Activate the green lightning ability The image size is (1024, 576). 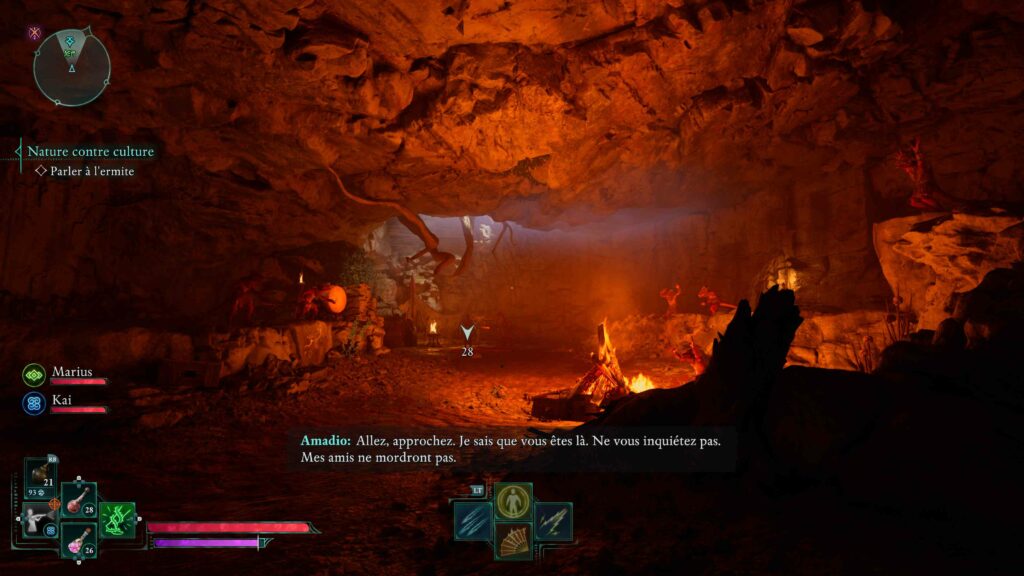[117, 520]
